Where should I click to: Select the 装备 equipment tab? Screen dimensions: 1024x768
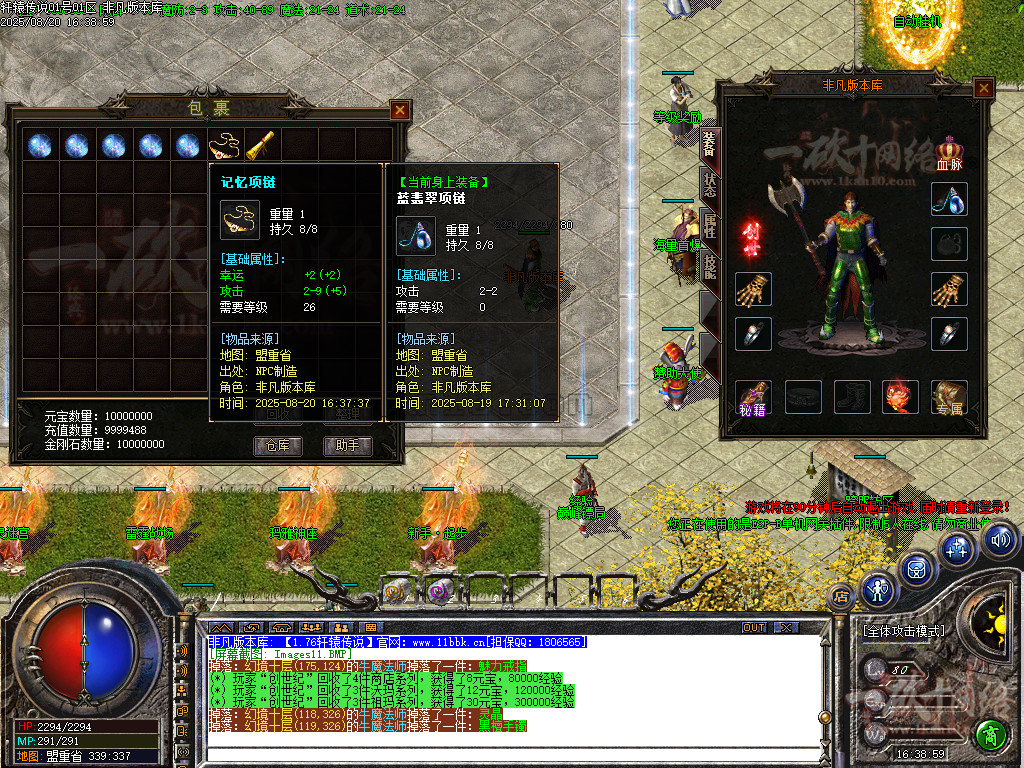point(709,145)
